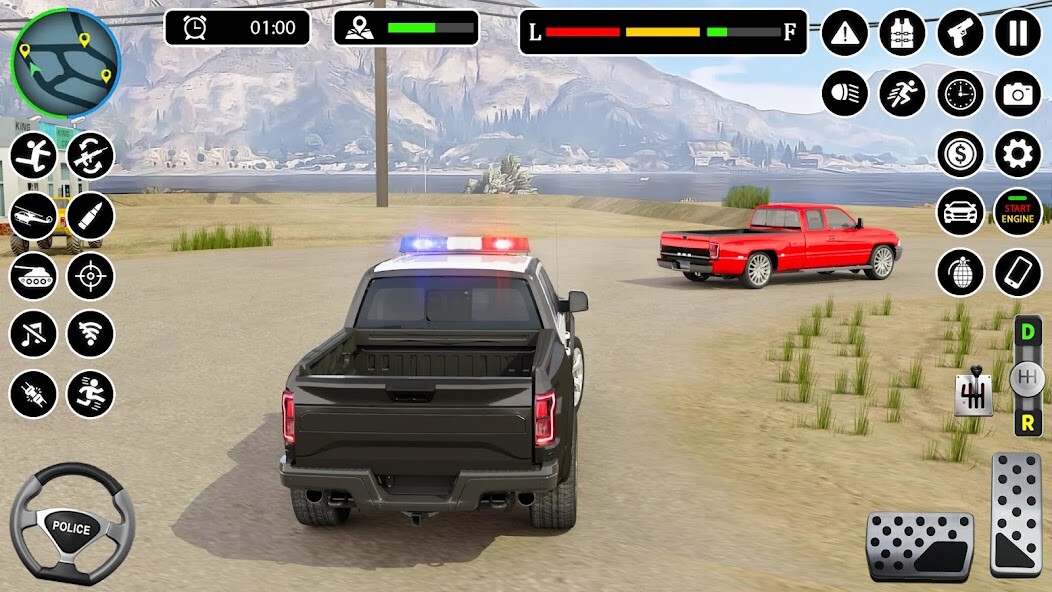The width and height of the screenshot is (1052, 592).
Task: Summon the tank using the tank icon
Action: 33,275
